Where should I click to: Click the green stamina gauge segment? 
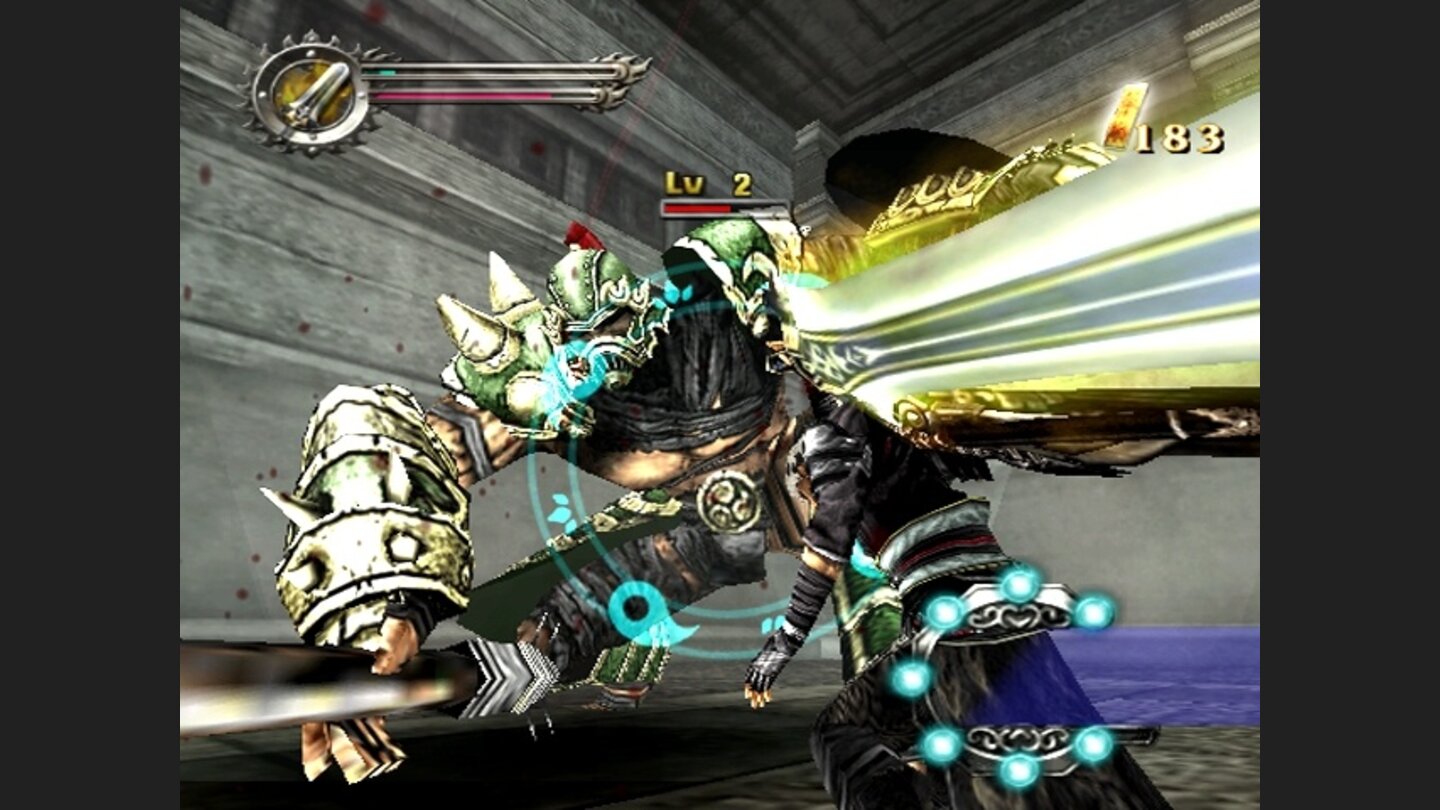coord(381,72)
